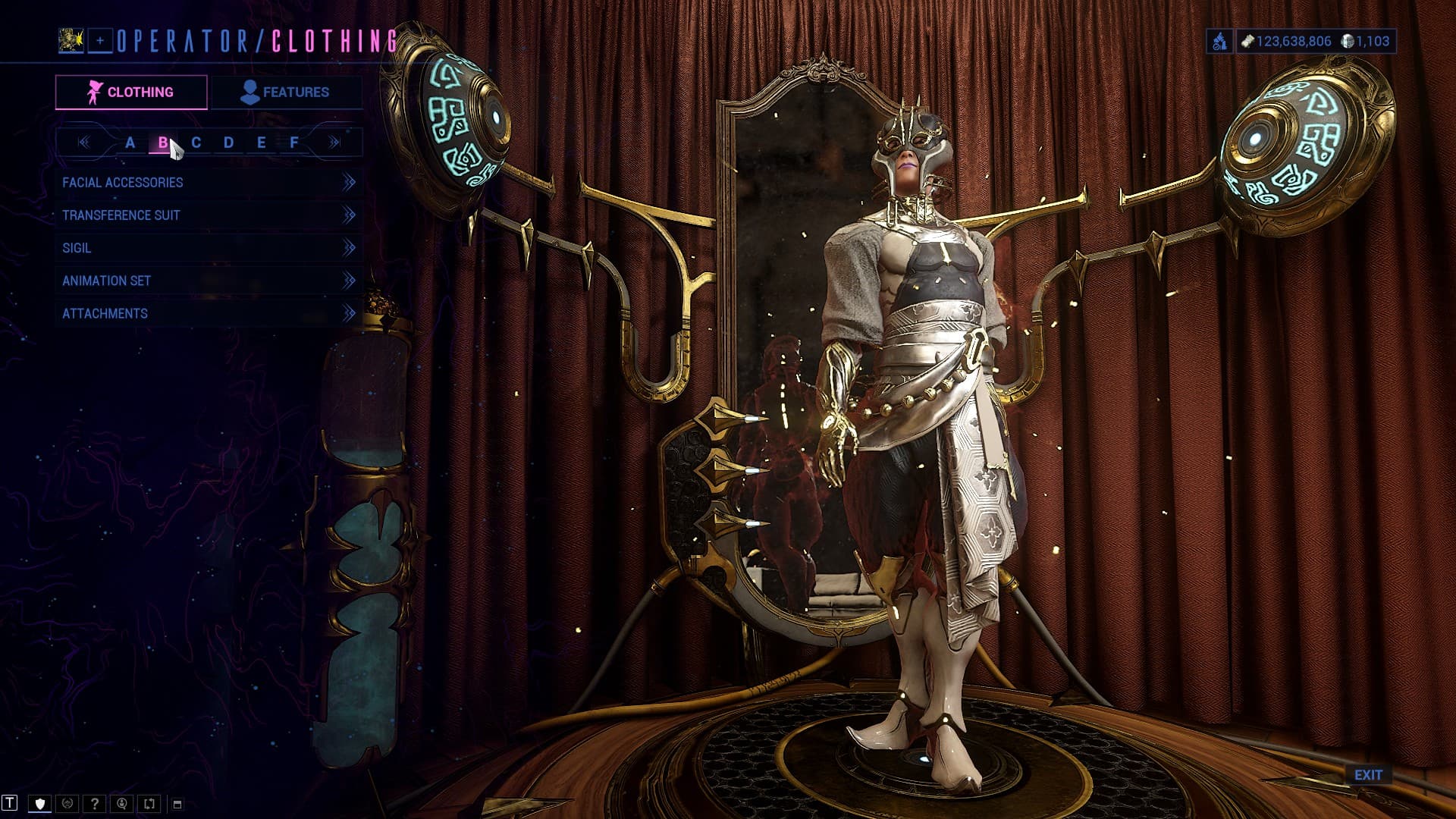This screenshot has height=819, width=1456.
Task: Choose appearance config E
Action: (x=261, y=143)
